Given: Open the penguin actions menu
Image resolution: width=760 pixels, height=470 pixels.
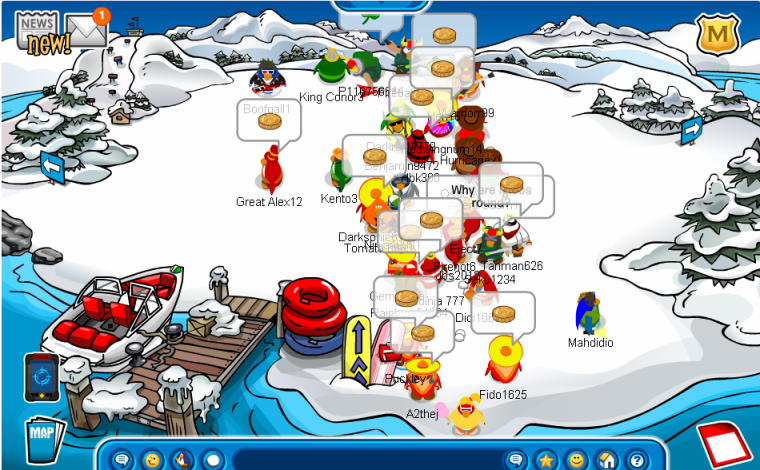Looking at the screenshot, I should (x=182, y=460).
